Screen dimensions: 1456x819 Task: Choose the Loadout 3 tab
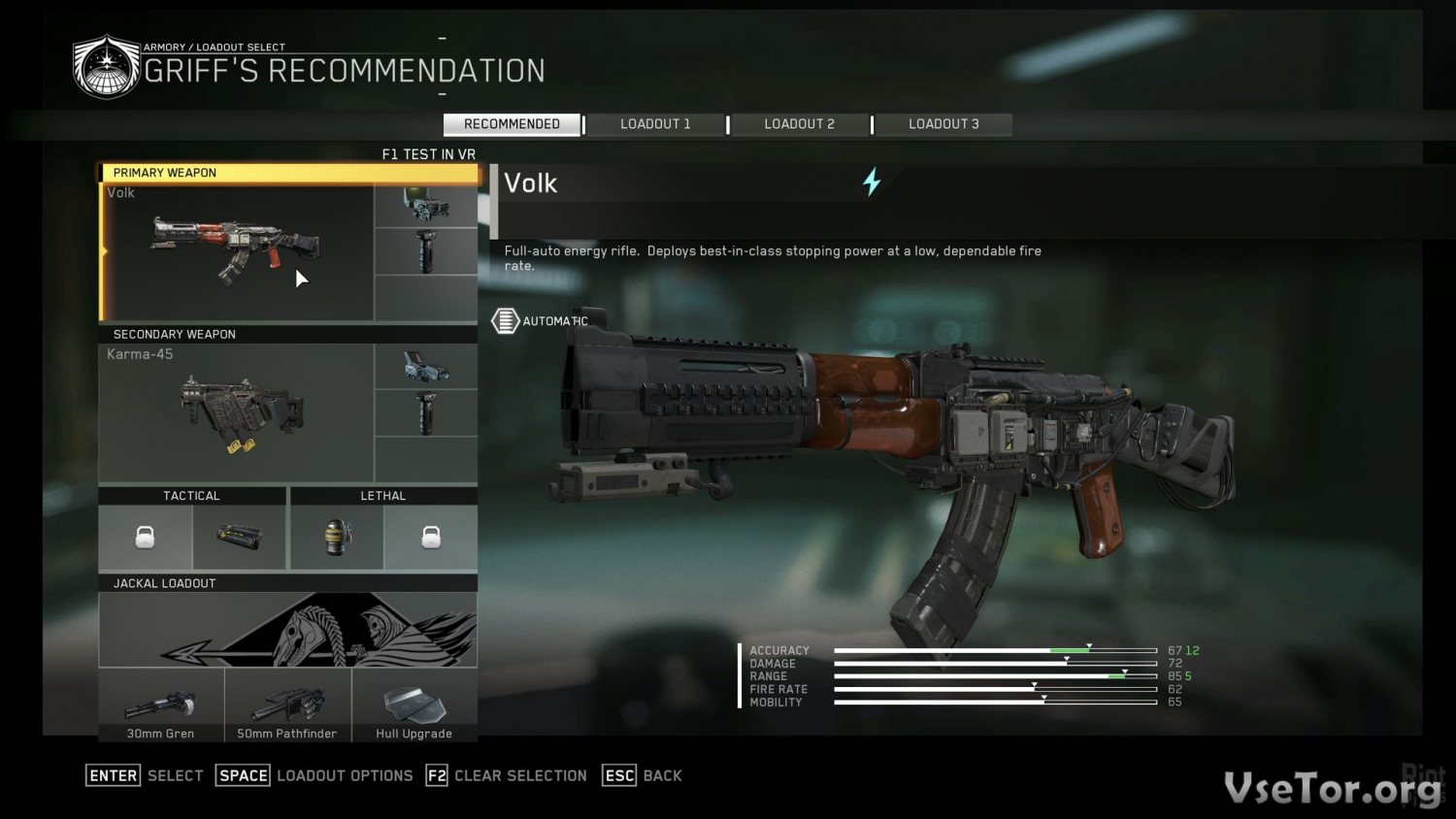[x=943, y=124]
